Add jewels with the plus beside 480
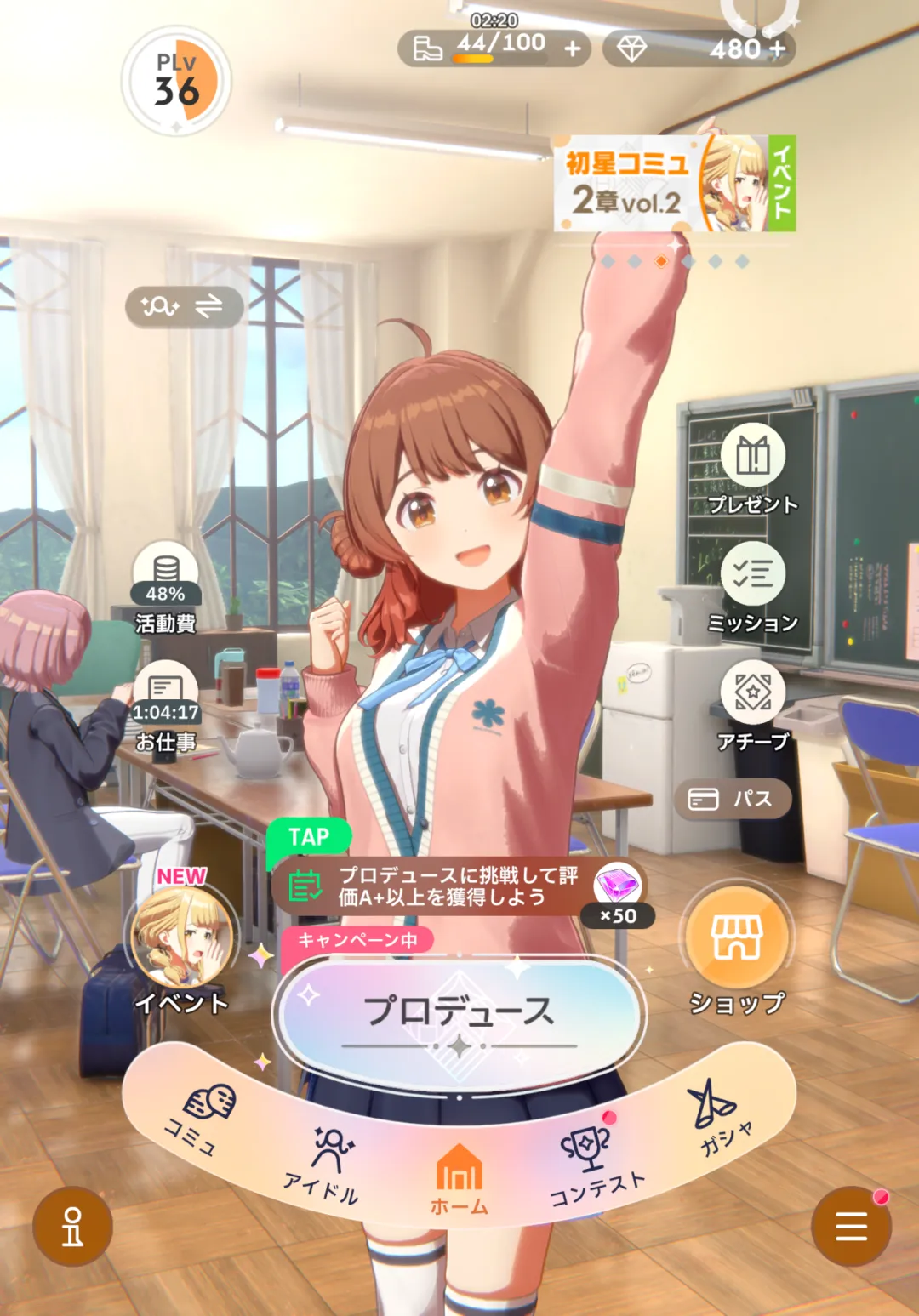919x1316 pixels. 778,49
